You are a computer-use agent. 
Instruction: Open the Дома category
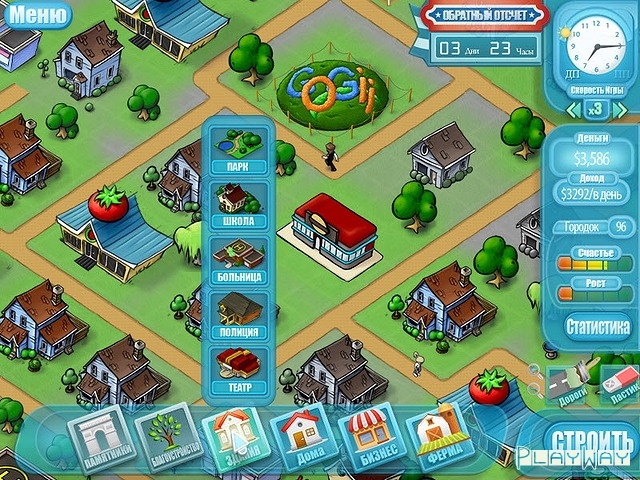point(301,437)
